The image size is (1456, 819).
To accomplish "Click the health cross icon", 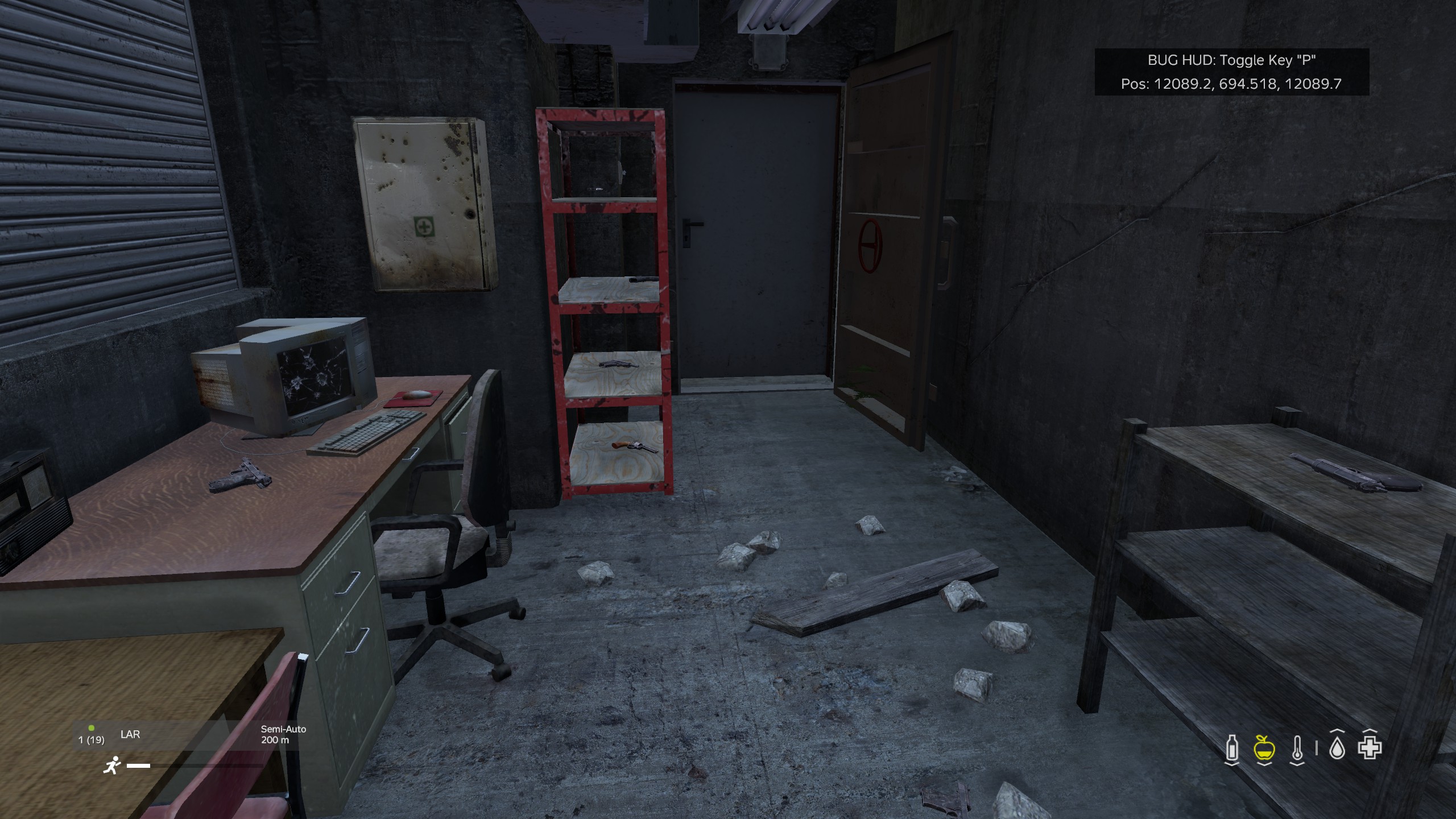I will [x=1370, y=748].
